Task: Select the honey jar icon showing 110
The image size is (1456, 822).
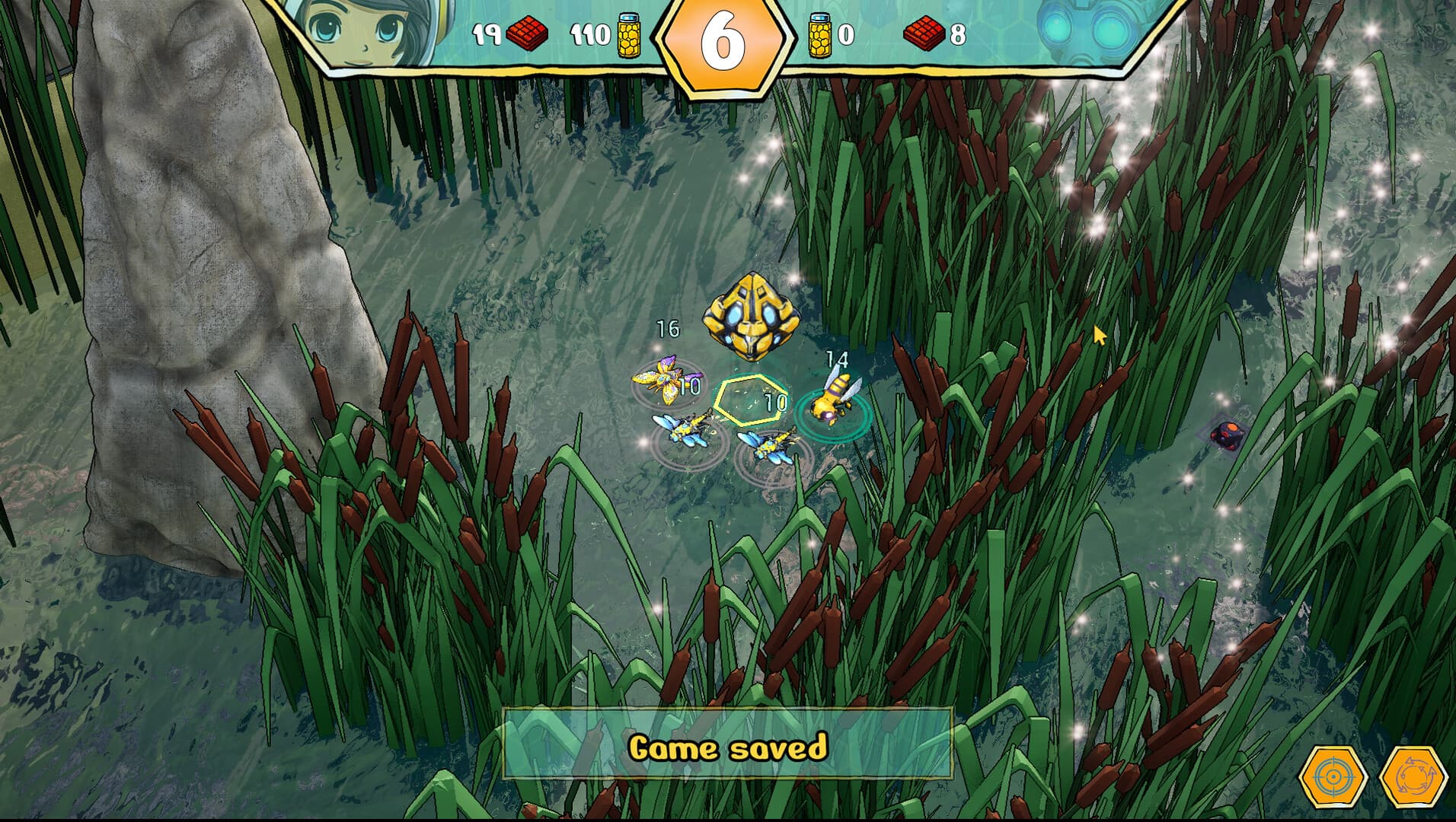Action: click(629, 36)
